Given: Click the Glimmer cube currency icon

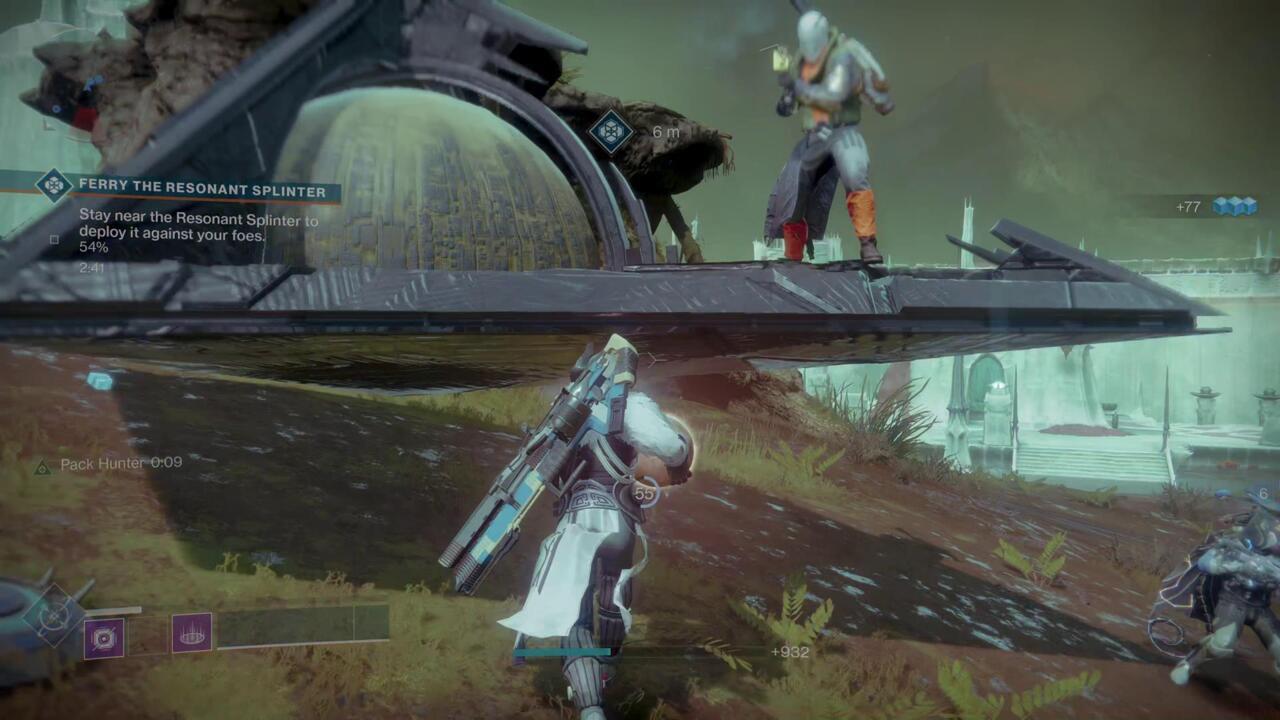Looking at the screenshot, I should [x=1236, y=207].
